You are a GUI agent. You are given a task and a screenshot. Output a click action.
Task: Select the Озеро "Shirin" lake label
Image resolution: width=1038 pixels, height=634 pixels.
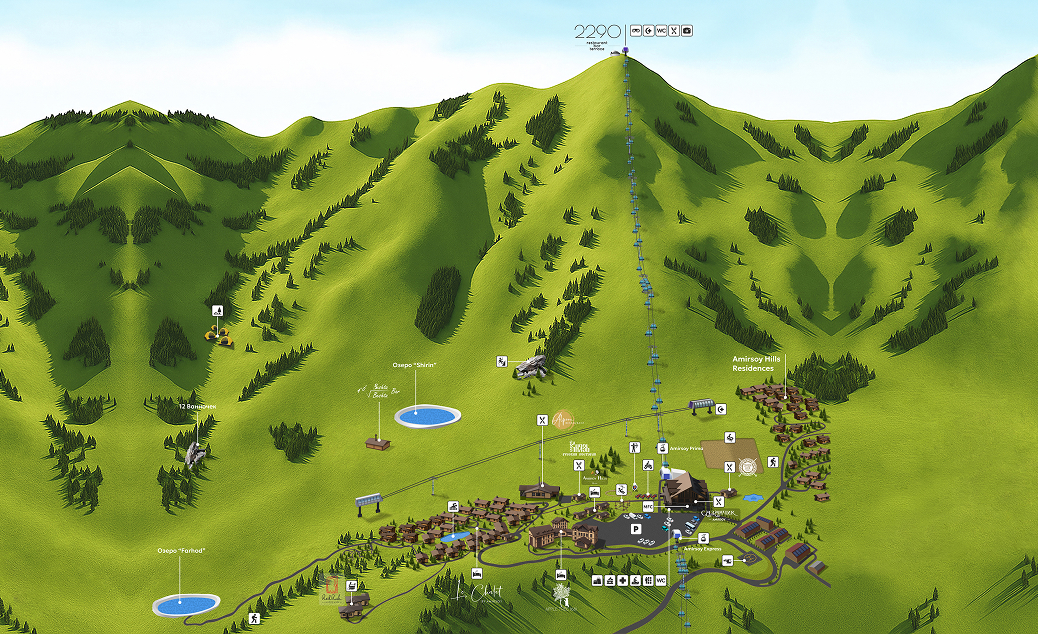pyautogui.click(x=416, y=365)
